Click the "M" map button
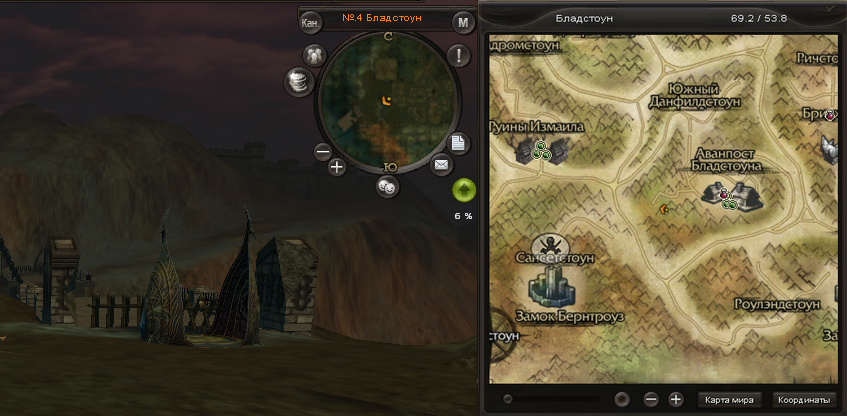Image resolution: width=847 pixels, height=416 pixels. click(461, 23)
